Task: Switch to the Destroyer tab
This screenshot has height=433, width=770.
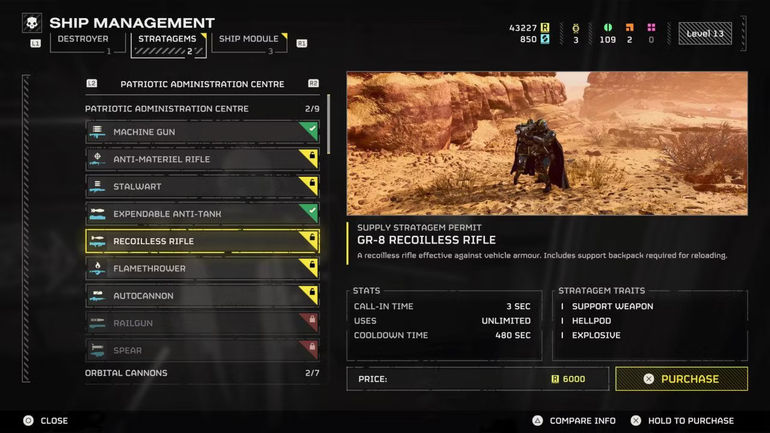Action: click(84, 40)
